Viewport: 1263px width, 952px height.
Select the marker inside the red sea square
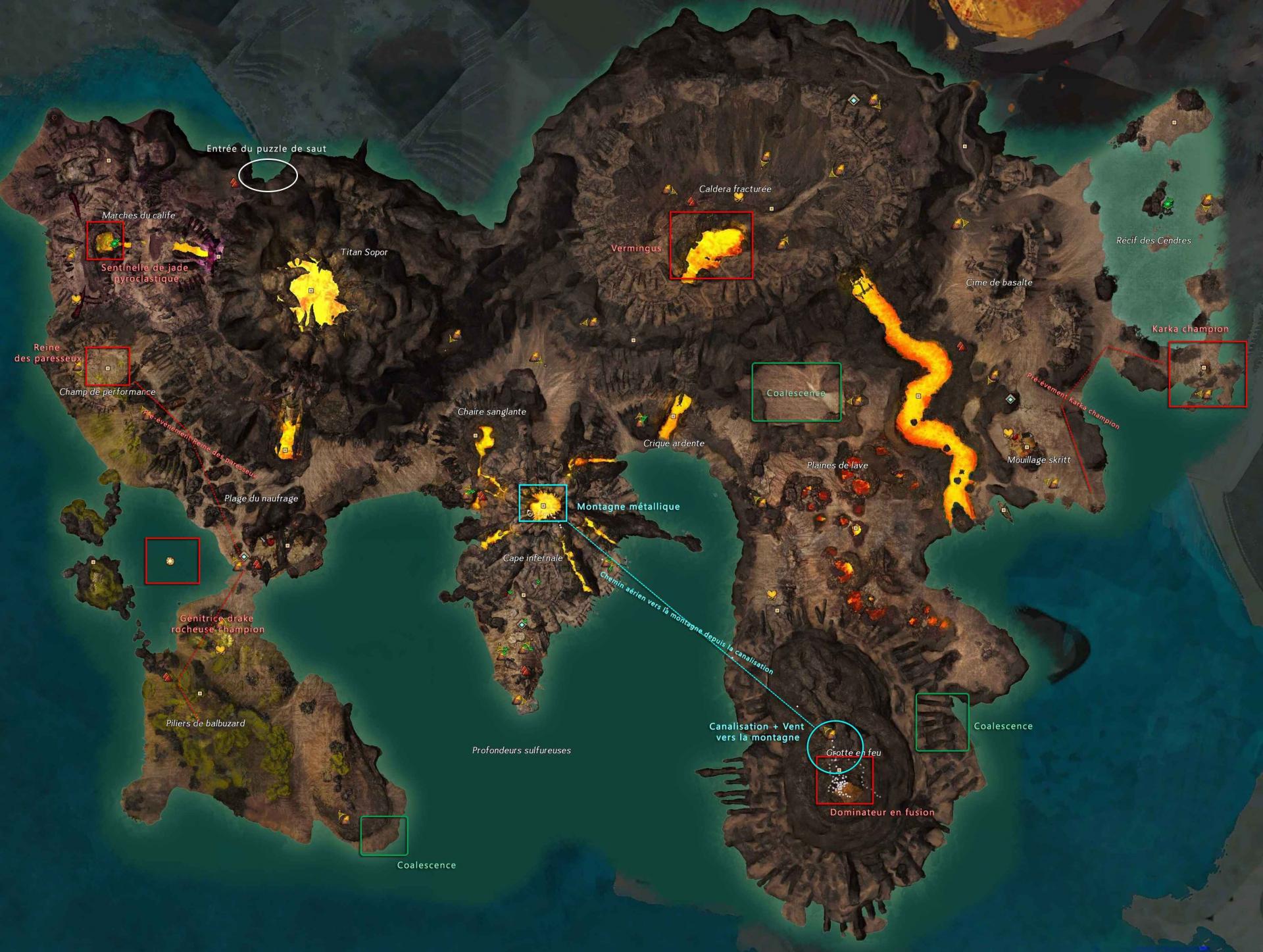[170, 561]
